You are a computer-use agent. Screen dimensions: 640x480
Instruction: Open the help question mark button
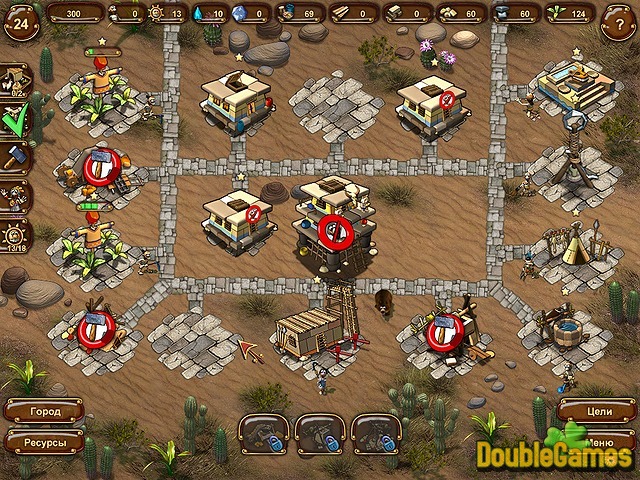coord(619,22)
